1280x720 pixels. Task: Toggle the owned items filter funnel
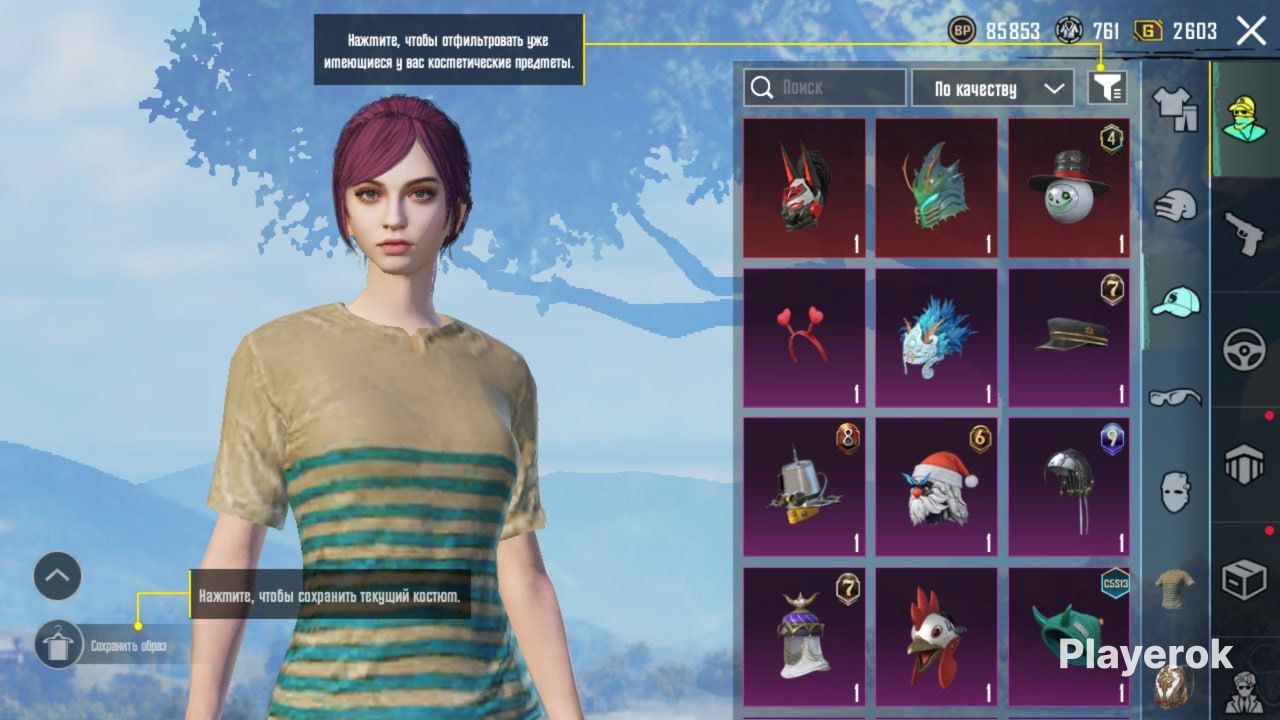(x=1107, y=88)
